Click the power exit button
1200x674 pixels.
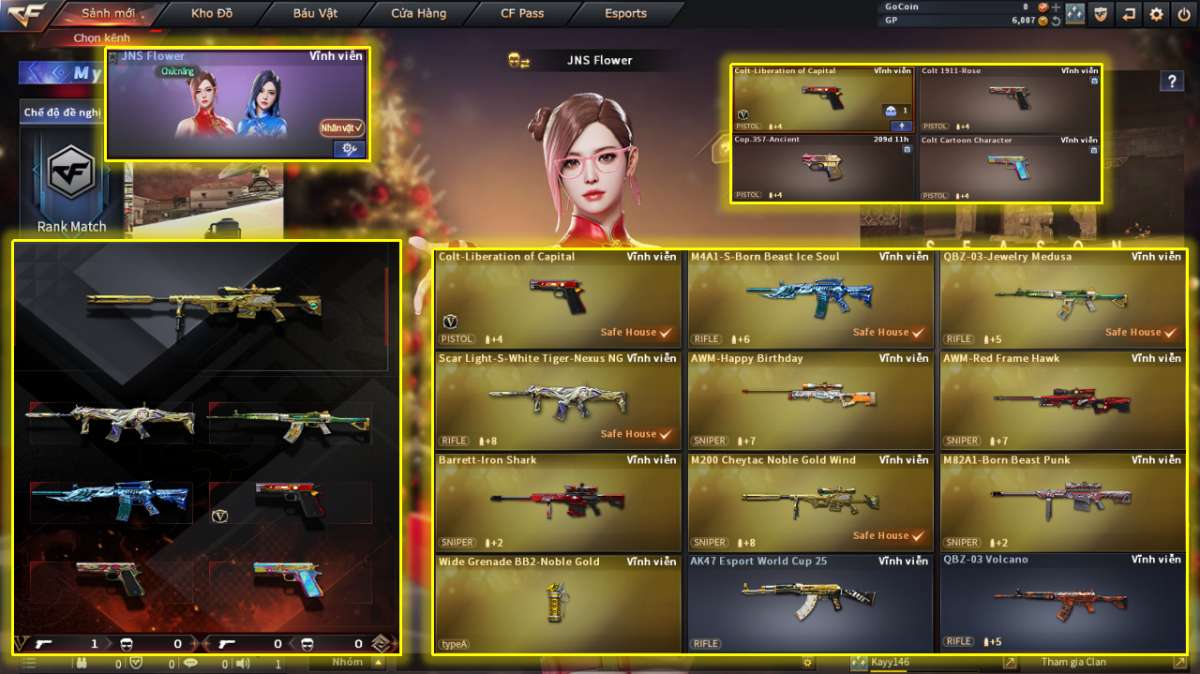pyautogui.click(x=1183, y=14)
